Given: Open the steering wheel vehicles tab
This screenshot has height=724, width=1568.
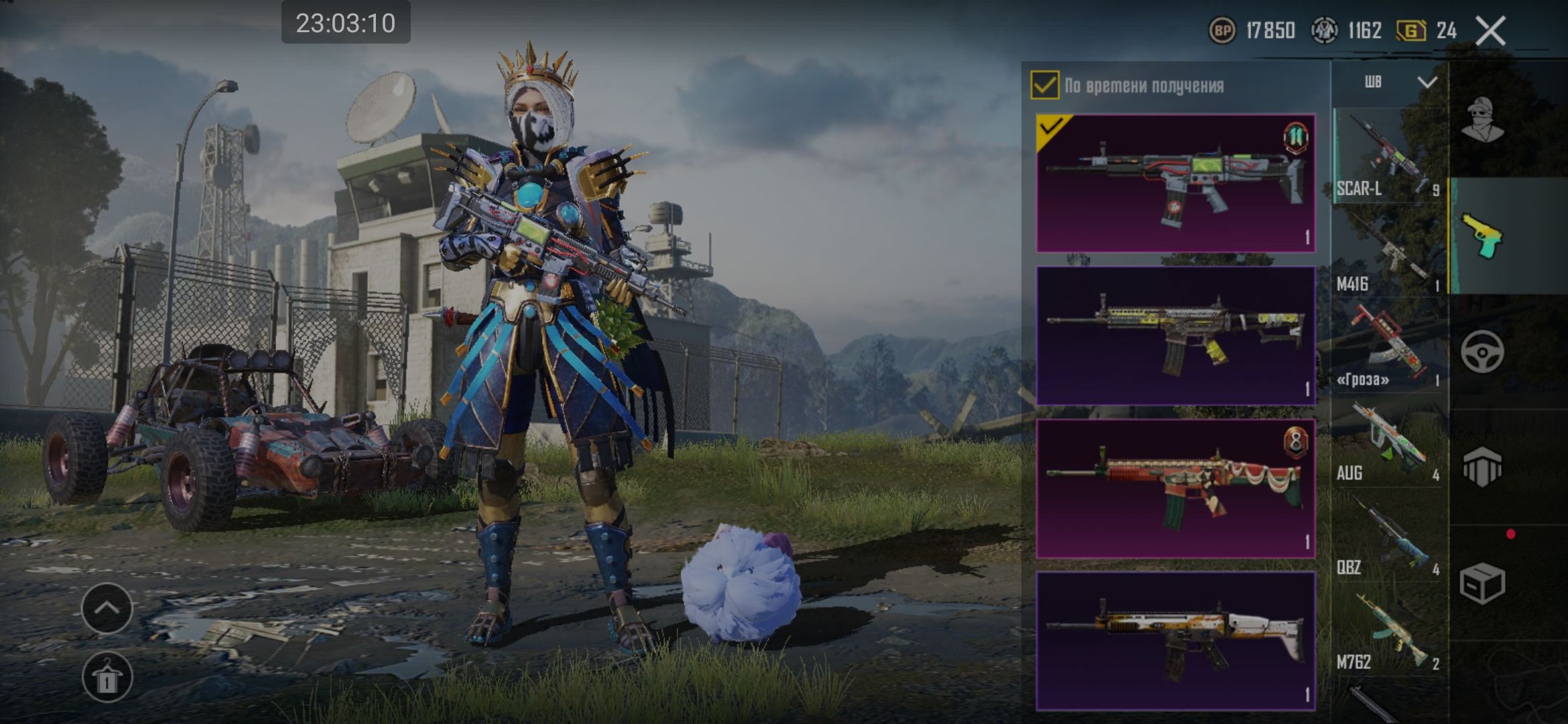Looking at the screenshot, I should [x=1482, y=351].
